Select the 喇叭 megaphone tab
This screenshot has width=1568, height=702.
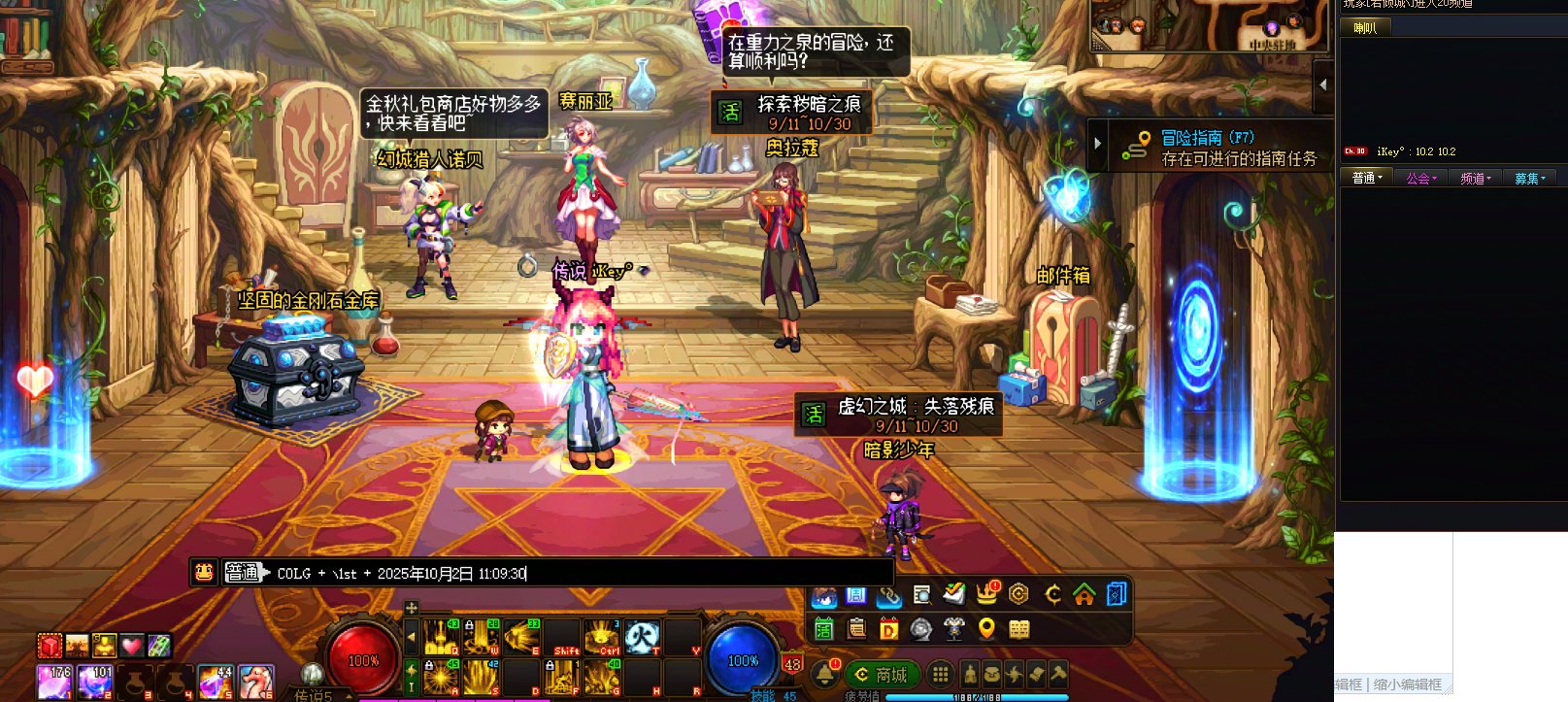coord(1365,28)
